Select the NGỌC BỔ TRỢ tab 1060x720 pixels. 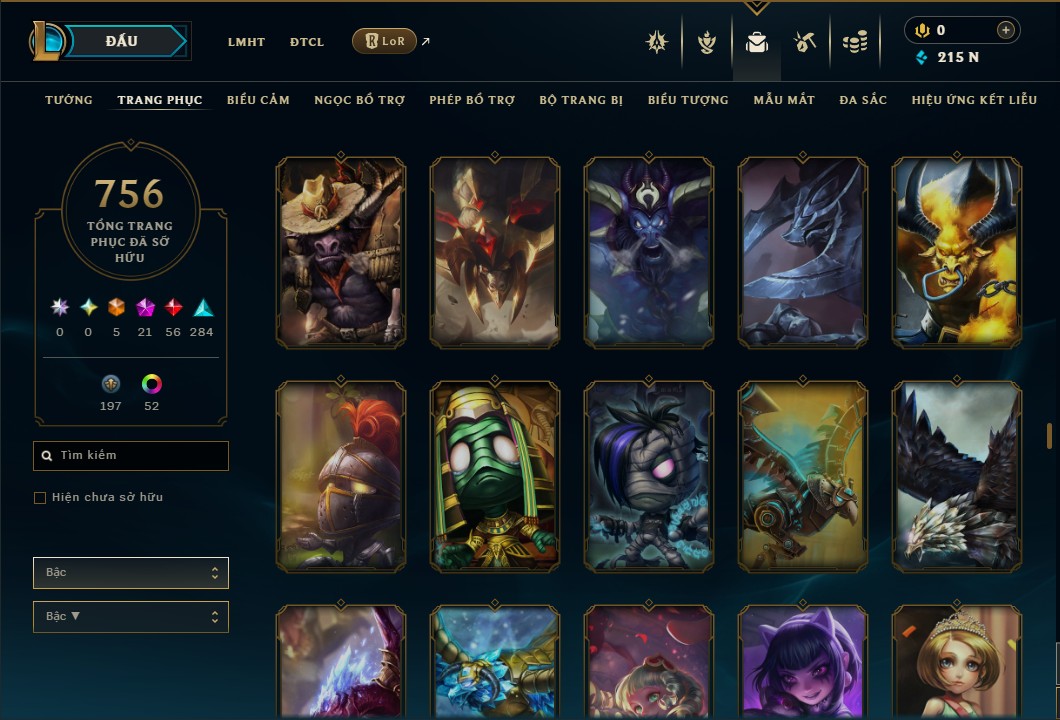[x=359, y=100]
